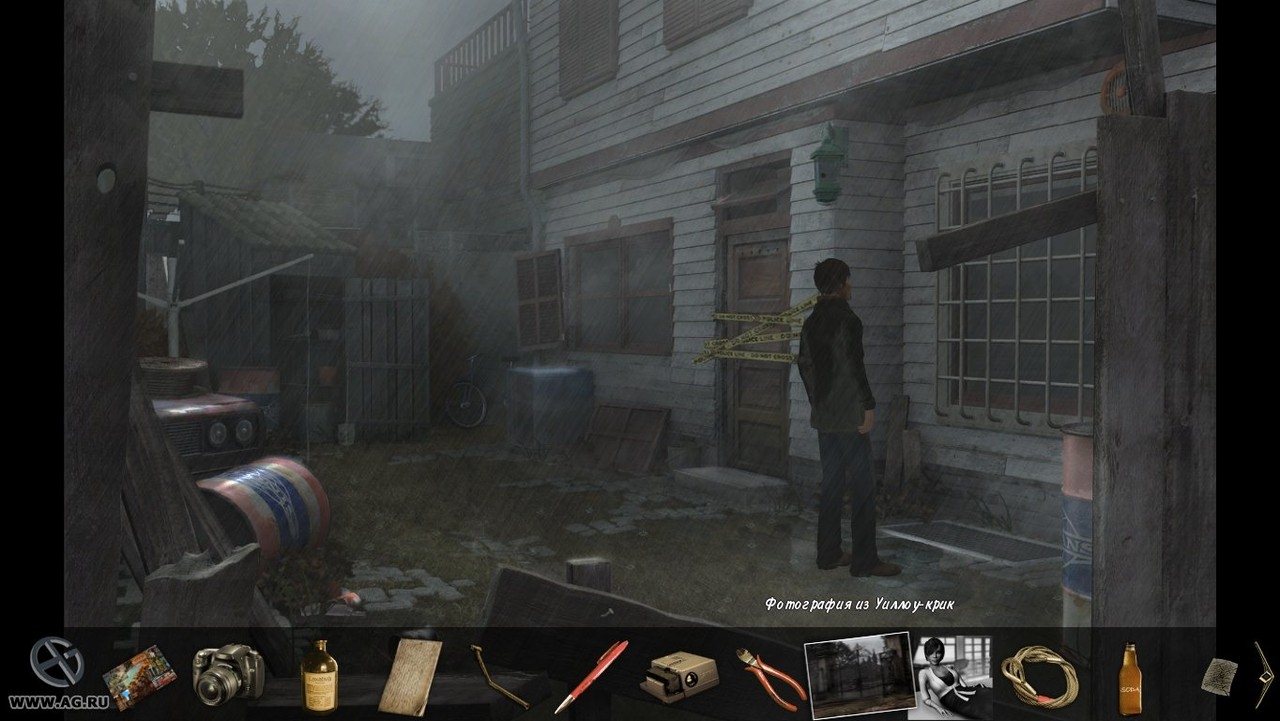
Task: Pick the coiled rope from the inventory
Action: point(1041,675)
